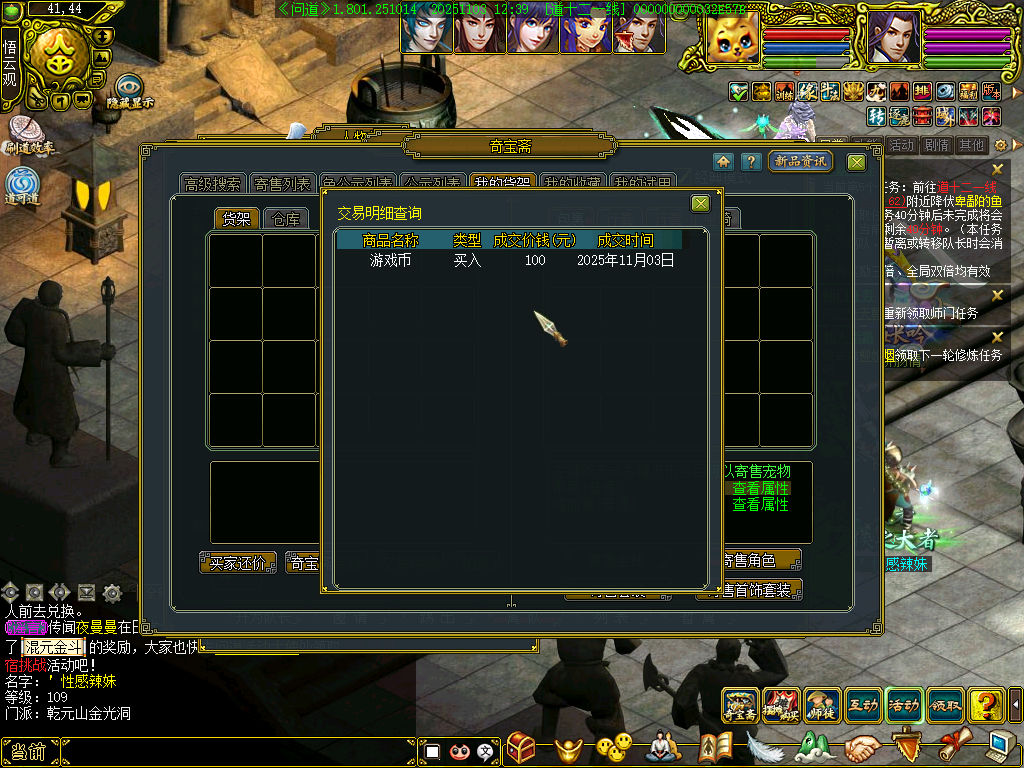Open the treasure chest icon in toolbar
The height and width of the screenshot is (768, 1024).
click(x=521, y=747)
